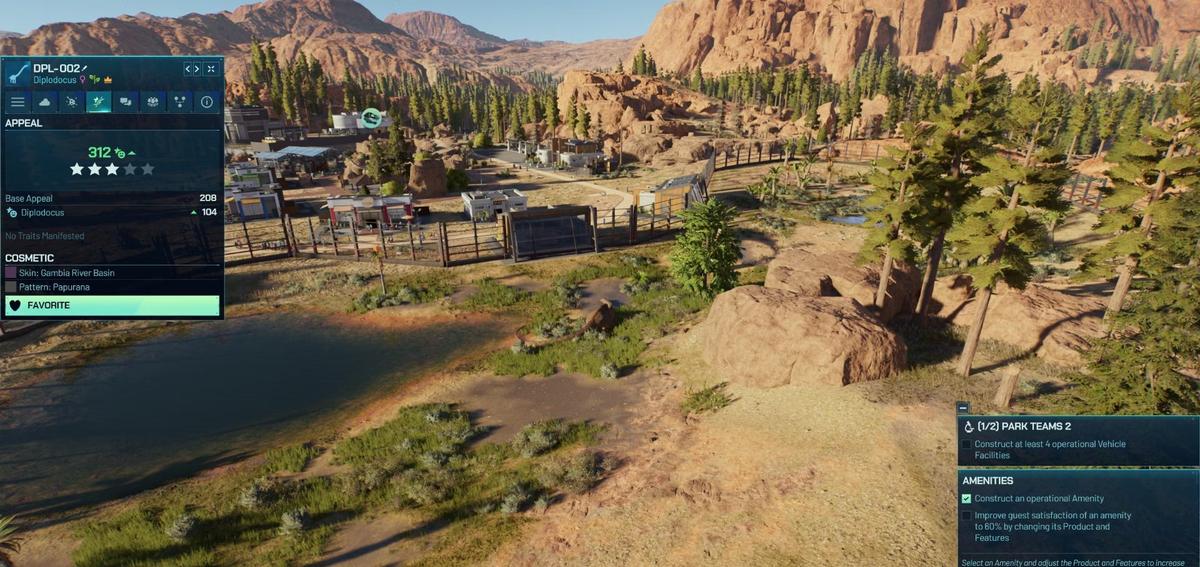Open the list overview tab
The width and height of the screenshot is (1200, 567).
coord(17,102)
